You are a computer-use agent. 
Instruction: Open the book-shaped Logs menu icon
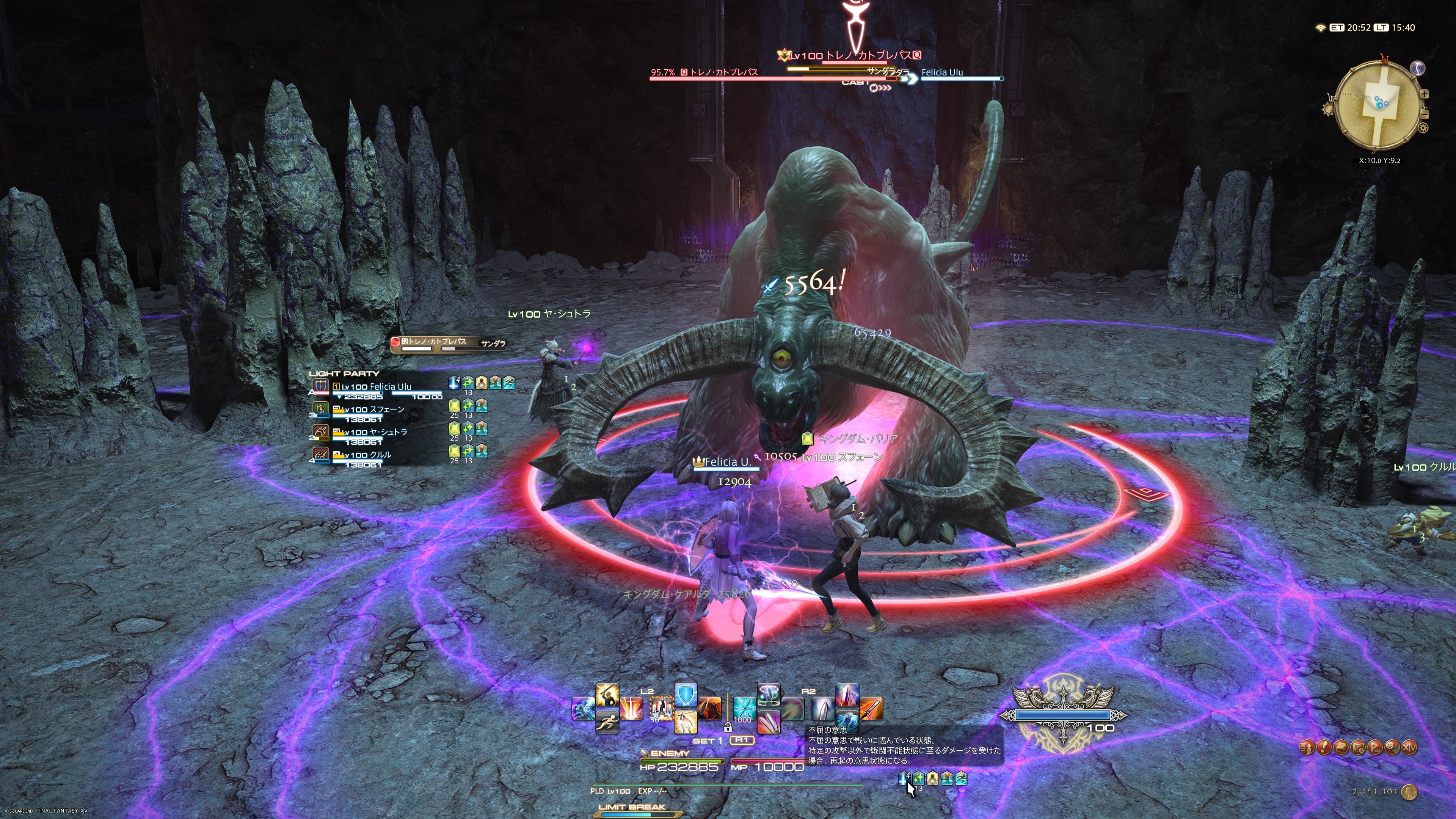point(1341,748)
